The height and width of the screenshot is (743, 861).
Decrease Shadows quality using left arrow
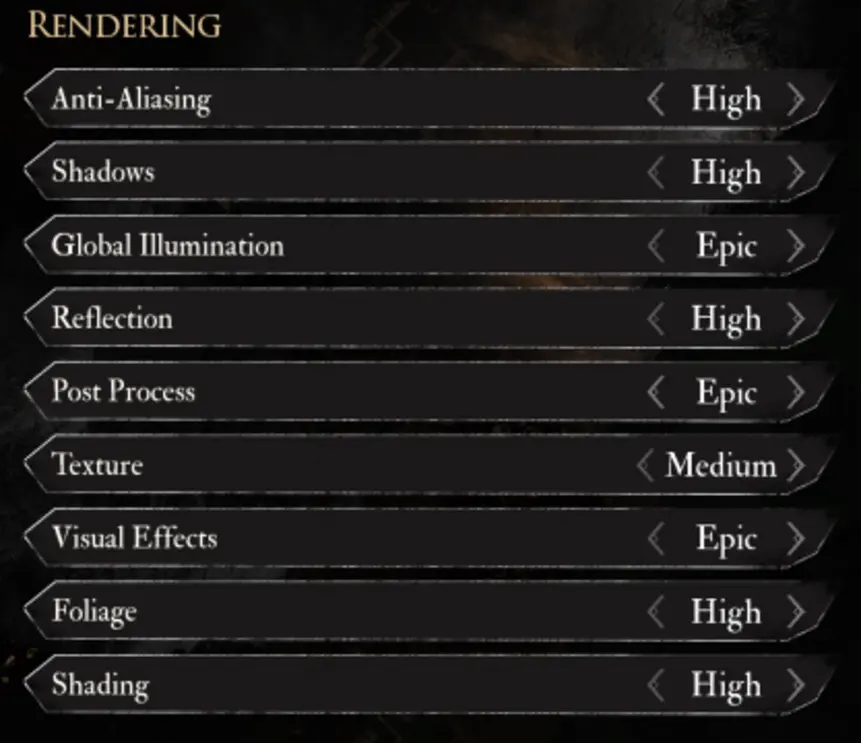[656, 173]
